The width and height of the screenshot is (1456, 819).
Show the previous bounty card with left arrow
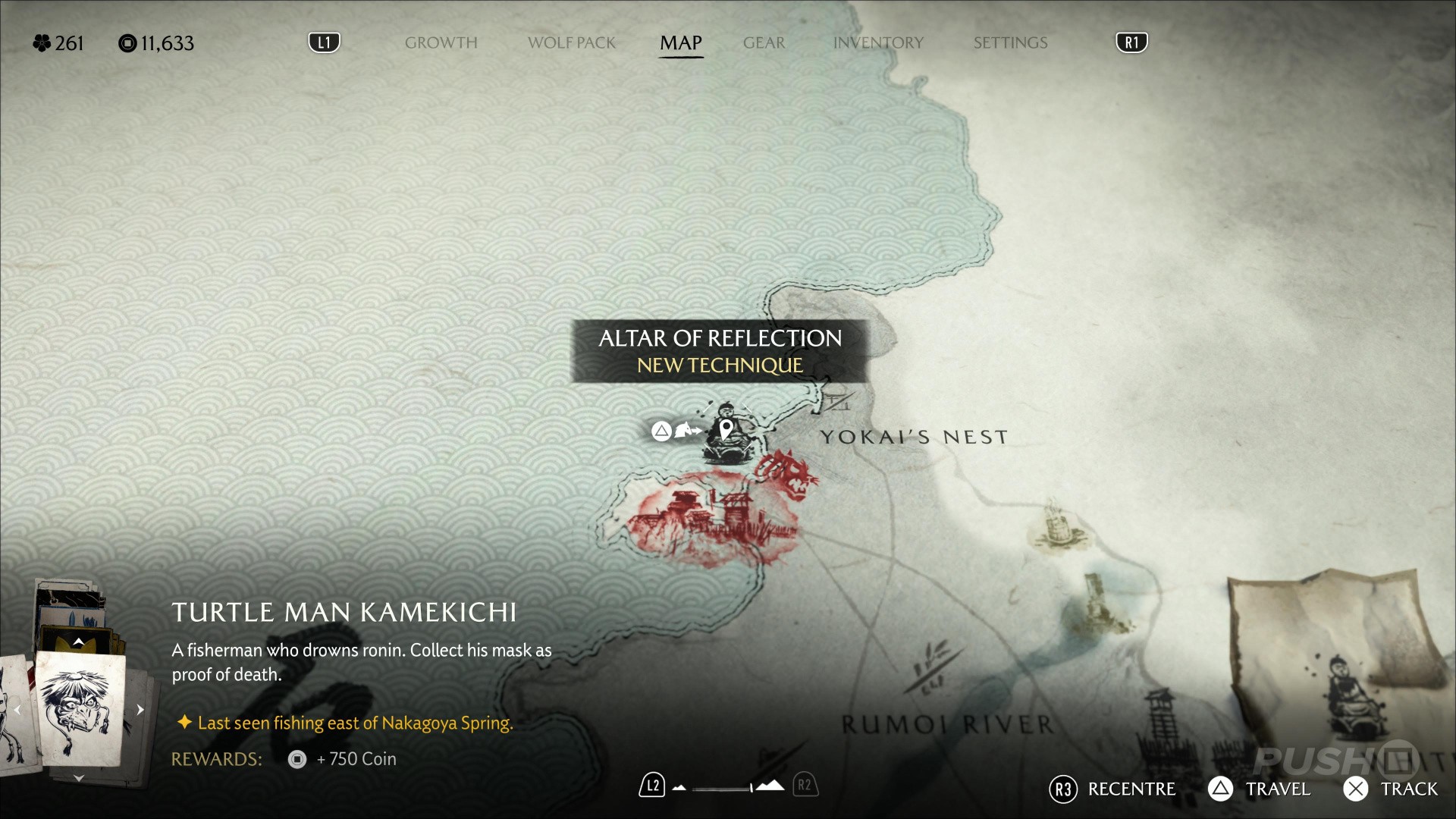(x=17, y=710)
